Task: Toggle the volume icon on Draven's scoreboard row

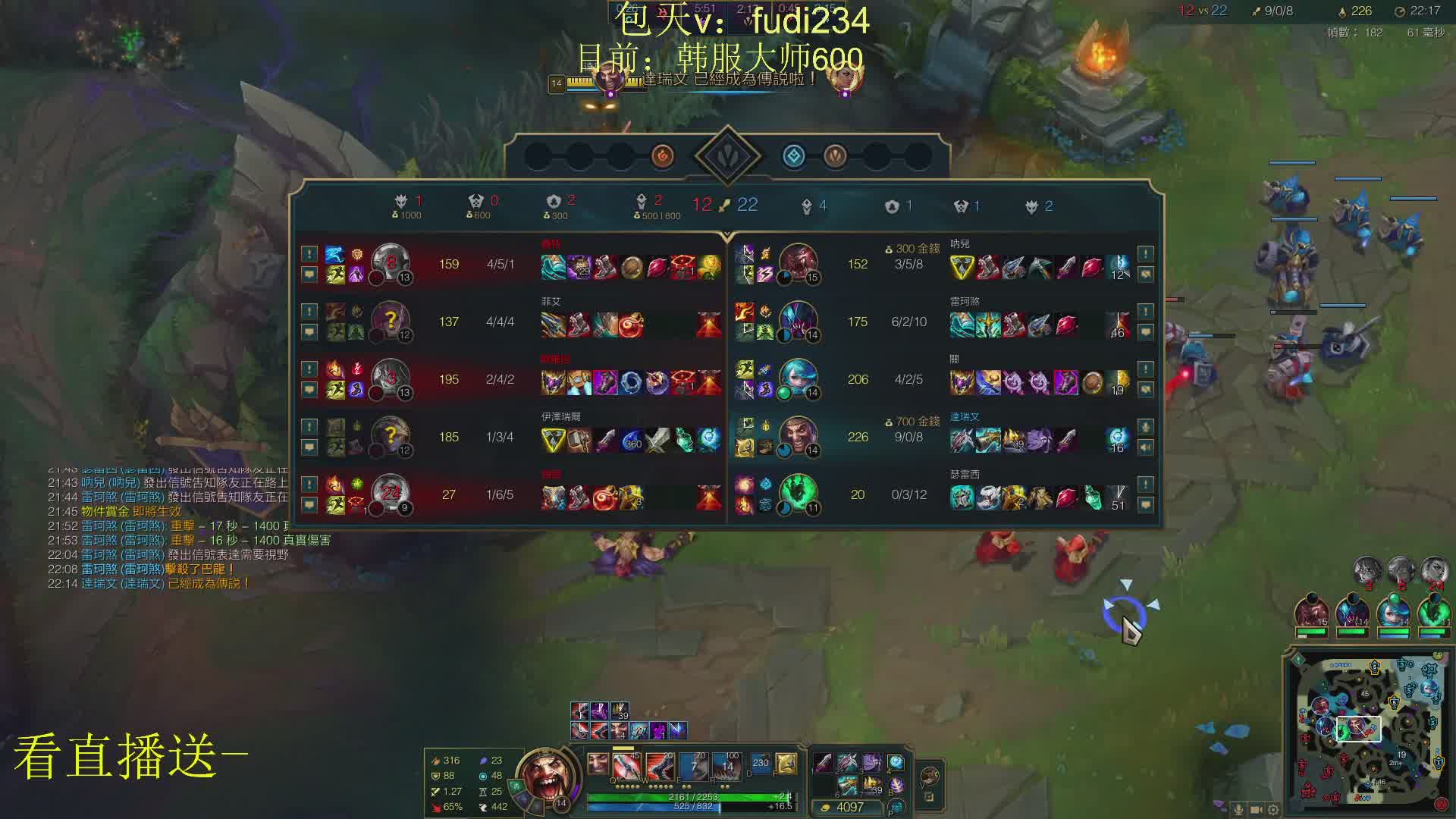Action: click(1145, 447)
